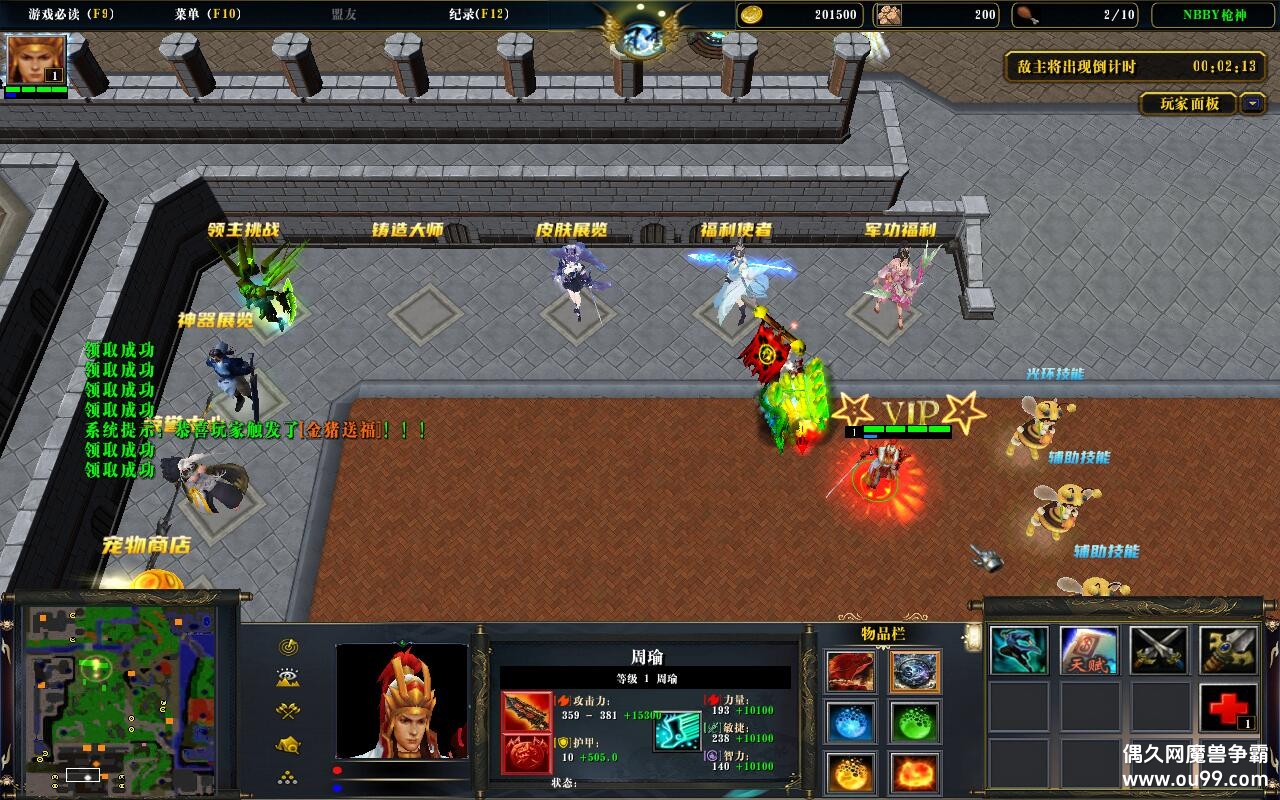1280x800 pixels.
Task: Click the 玩家面板 player panel button
Action: (1189, 103)
